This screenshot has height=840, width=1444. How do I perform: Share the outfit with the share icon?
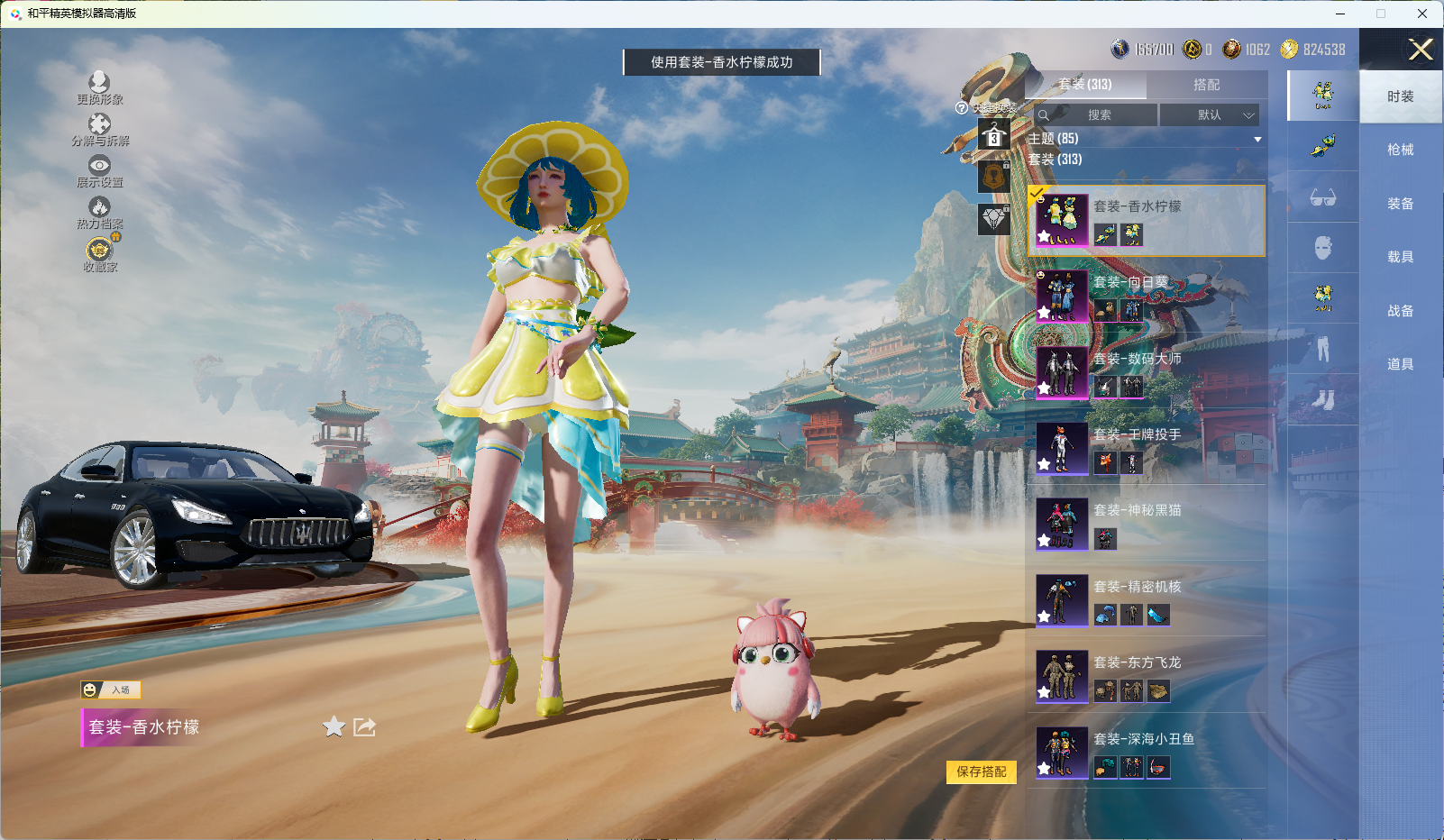click(x=364, y=726)
